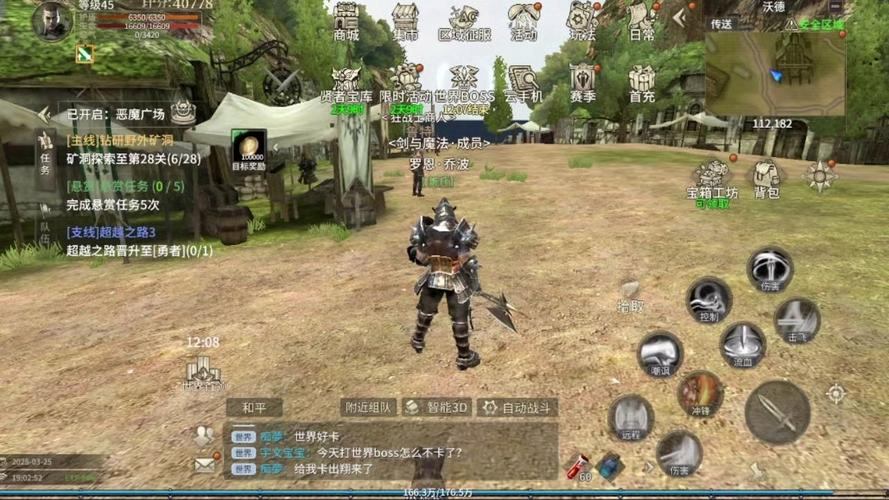Open the 世界BOSS event
The image size is (889, 500).
[463, 82]
